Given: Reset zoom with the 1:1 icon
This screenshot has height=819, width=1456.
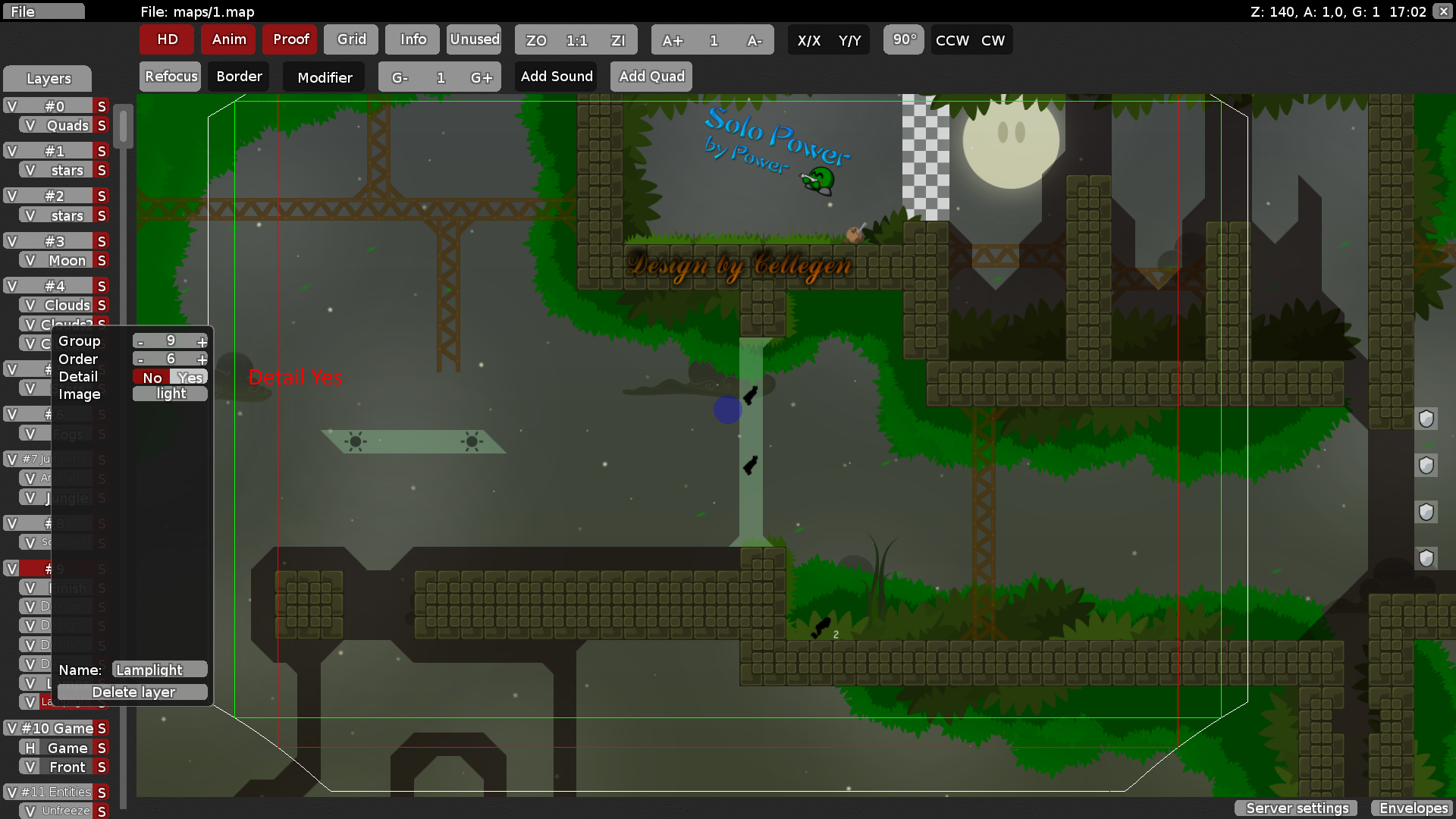Looking at the screenshot, I should click(x=576, y=41).
